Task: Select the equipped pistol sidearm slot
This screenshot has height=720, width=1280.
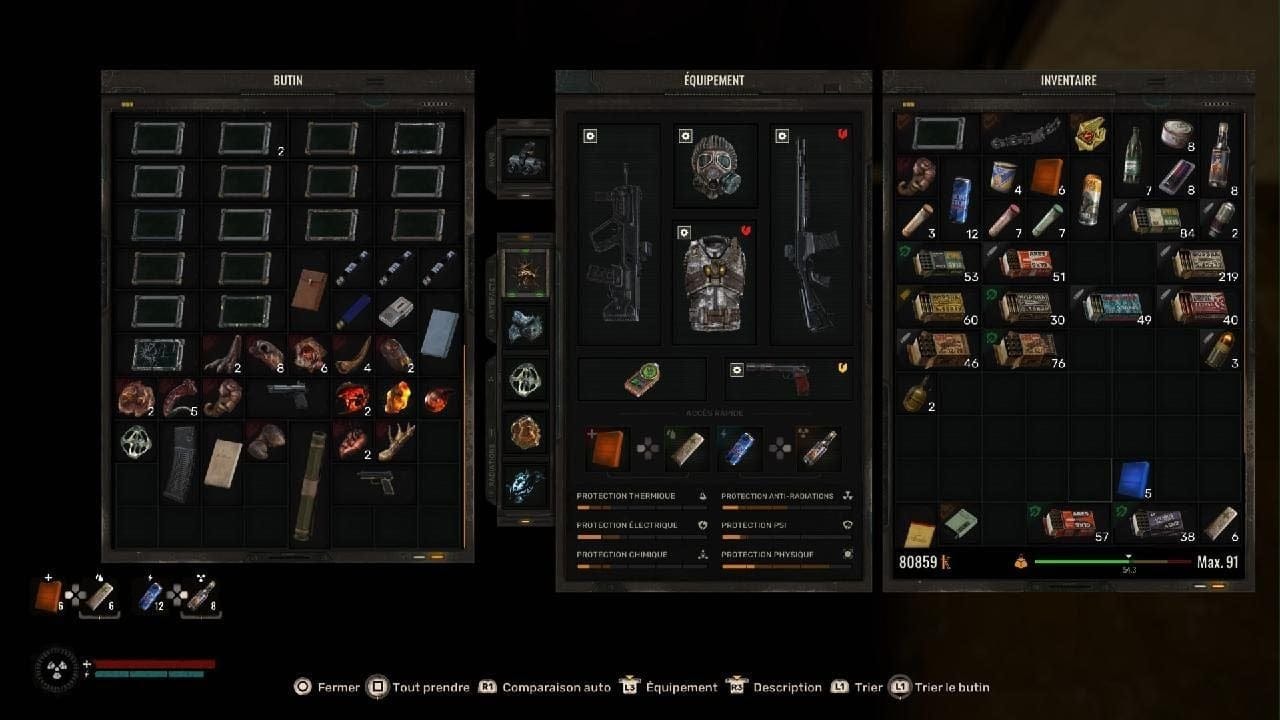Action: (x=788, y=378)
